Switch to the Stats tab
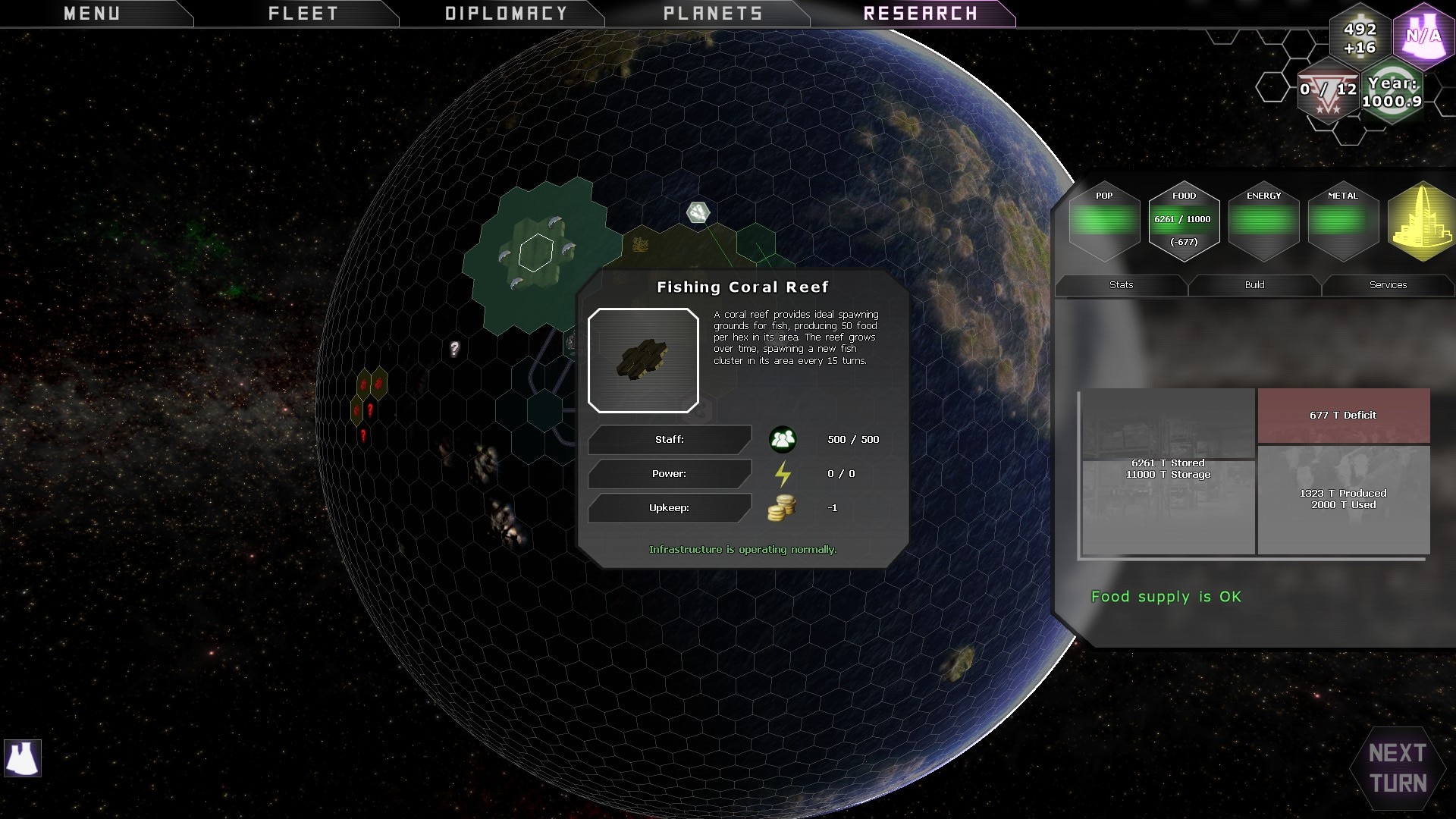 coord(1121,285)
